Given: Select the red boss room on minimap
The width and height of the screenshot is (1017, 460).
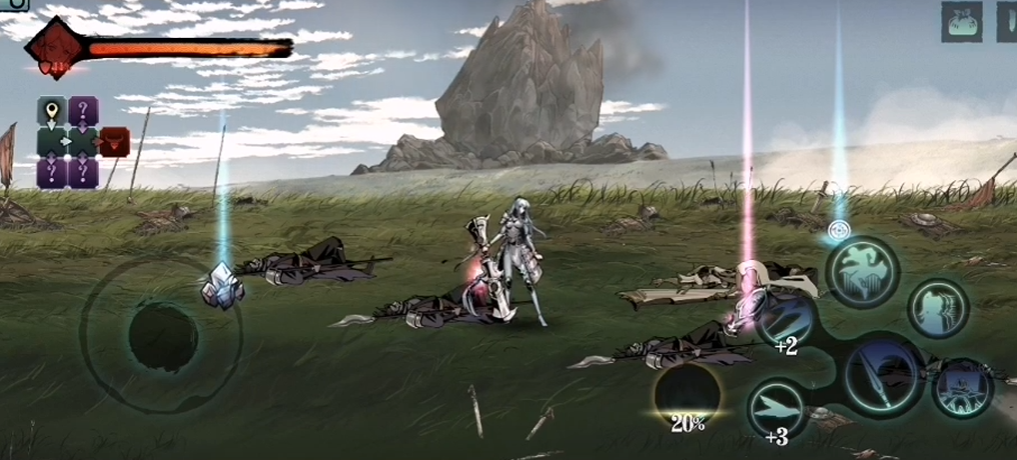Looking at the screenshot, I should tap(114, 142).
